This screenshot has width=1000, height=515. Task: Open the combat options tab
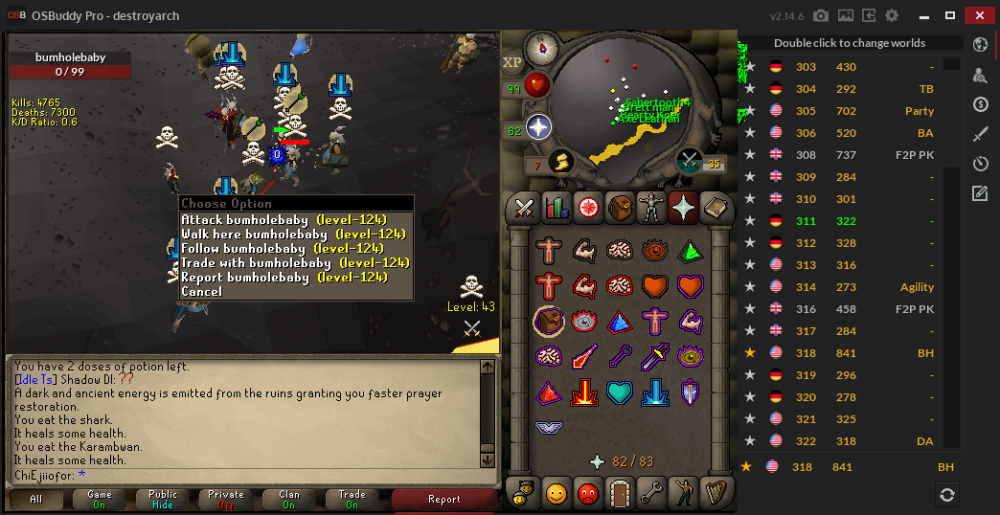(524, 207)
